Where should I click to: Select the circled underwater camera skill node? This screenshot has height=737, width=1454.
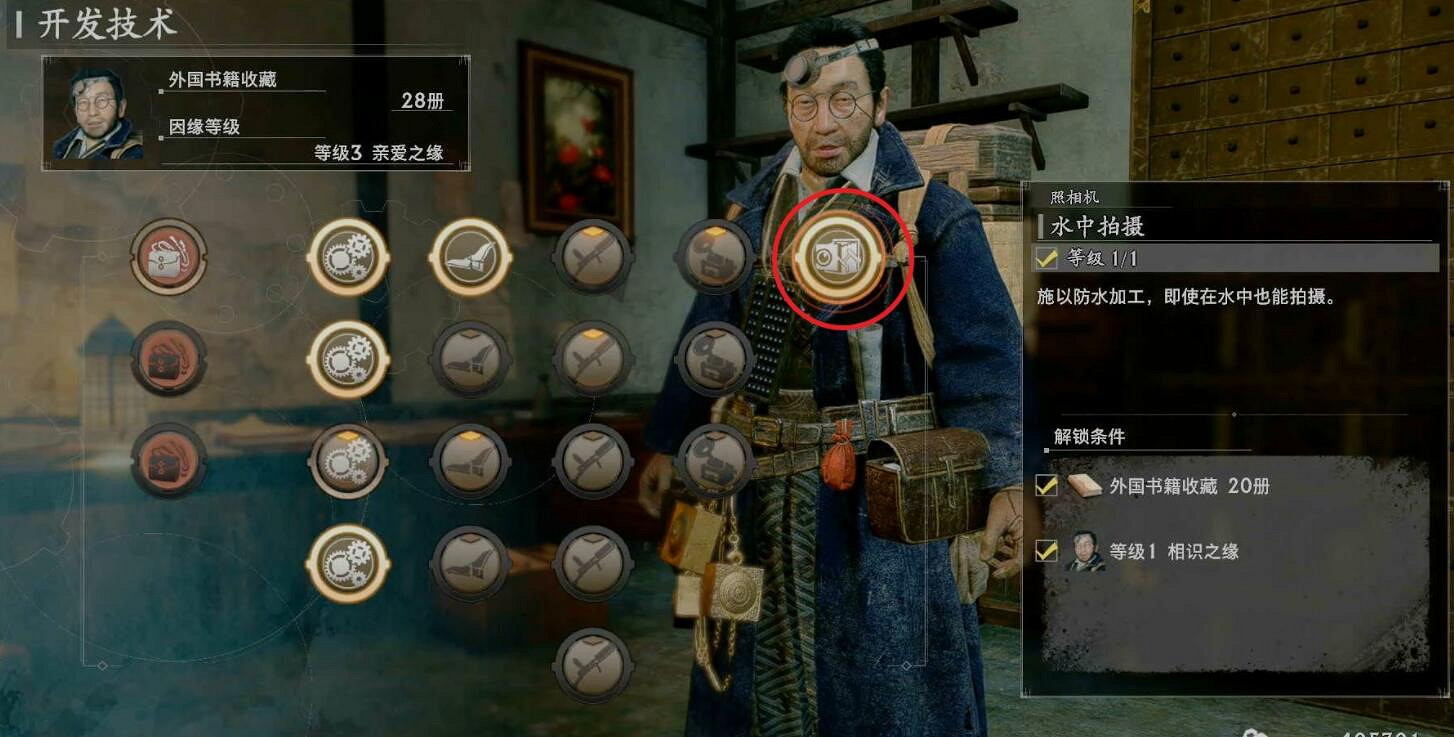[843, 259]
